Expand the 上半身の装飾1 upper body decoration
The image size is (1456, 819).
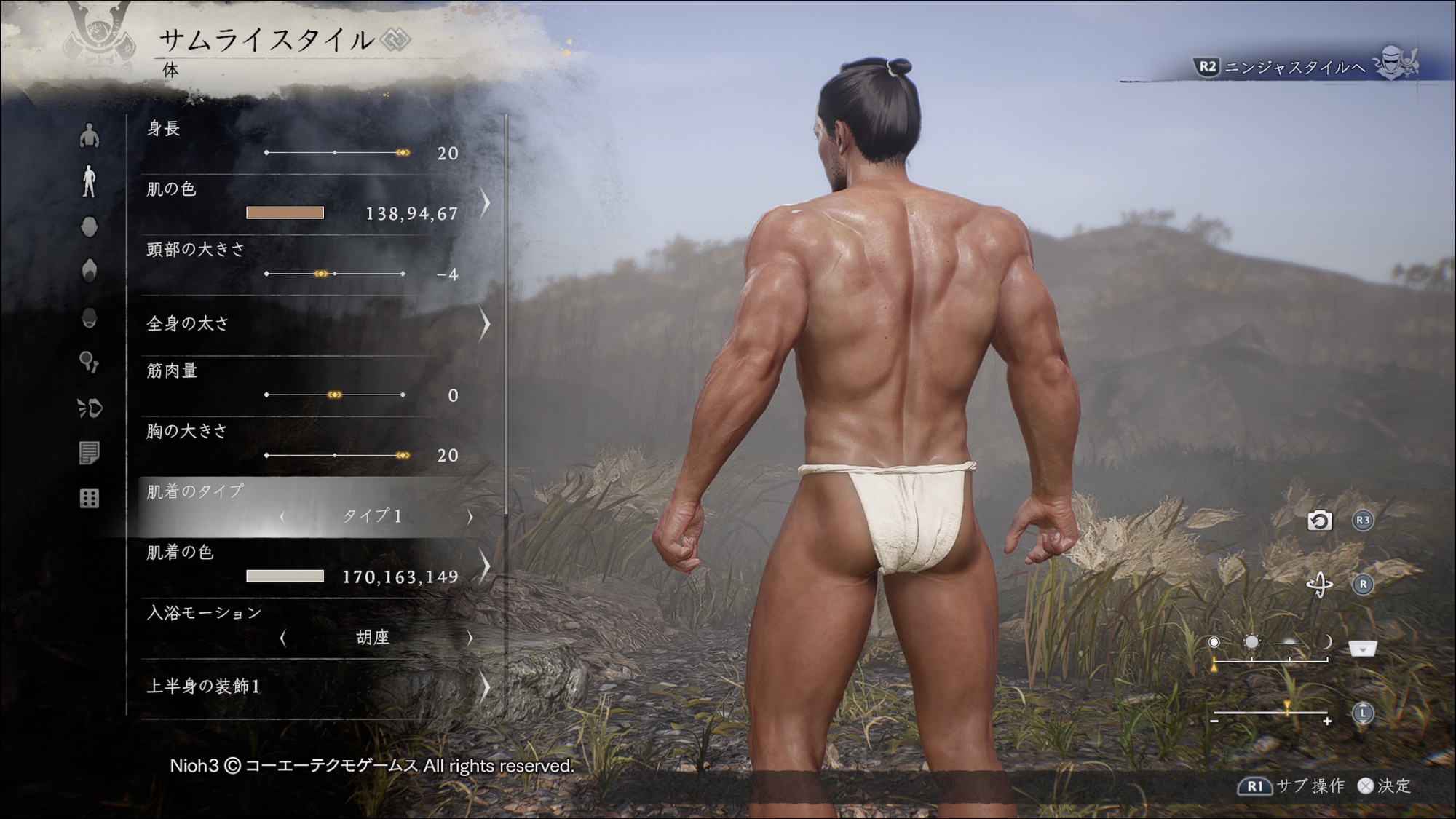click(x=485, y=687)
